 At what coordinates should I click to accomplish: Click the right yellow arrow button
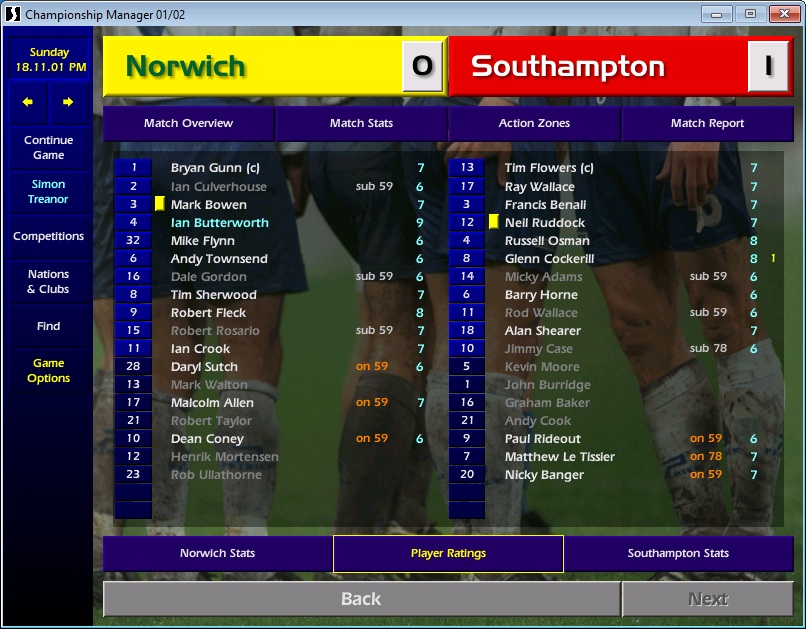click(68, 102)
